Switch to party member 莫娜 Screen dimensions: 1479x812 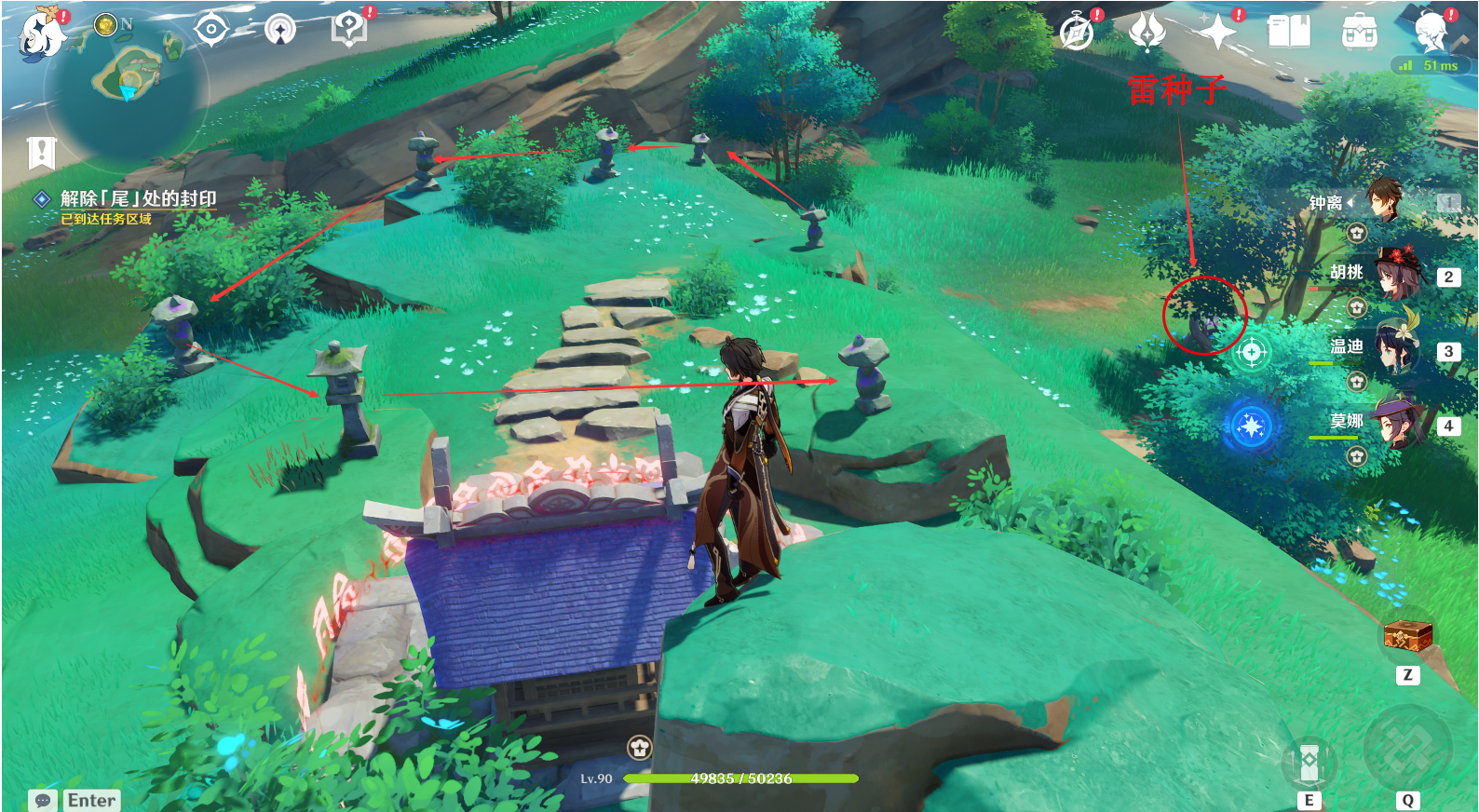[x=1397, y=423]
